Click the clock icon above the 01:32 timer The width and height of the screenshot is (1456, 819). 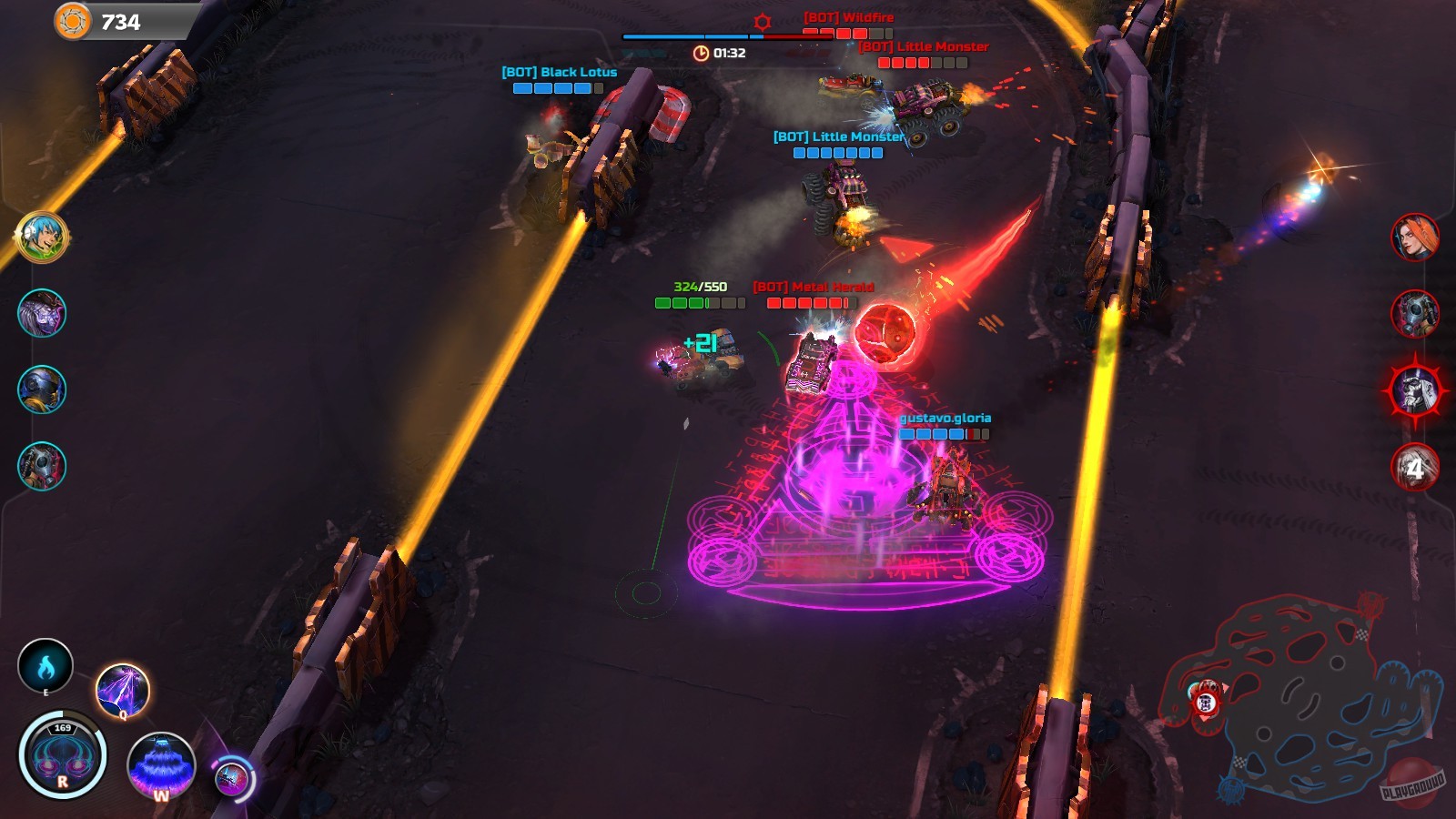click(x=699, y=54)
